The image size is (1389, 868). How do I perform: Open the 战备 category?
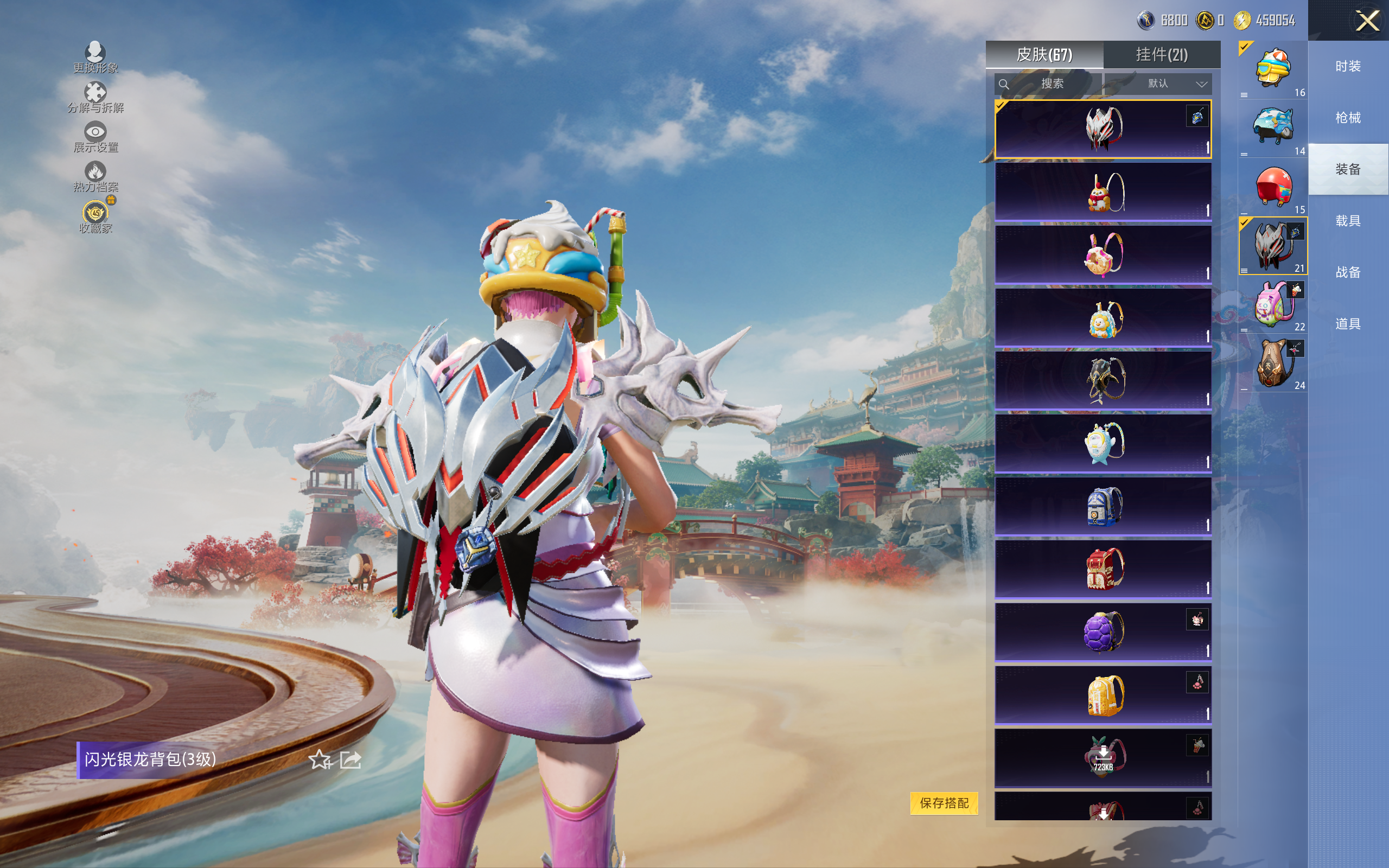coord(1347,272)
